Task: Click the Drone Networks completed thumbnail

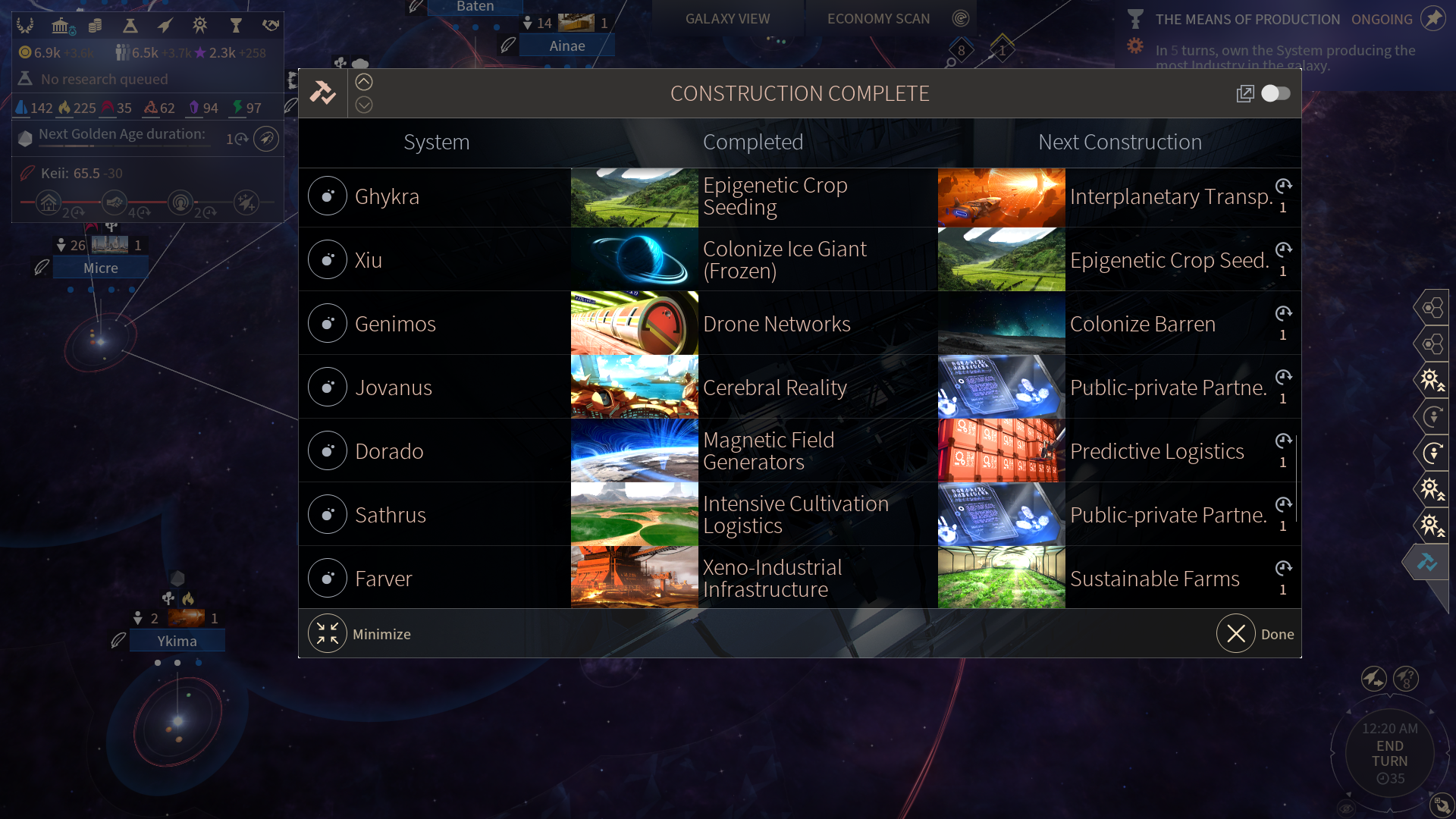Action: (x=634, y=324)
